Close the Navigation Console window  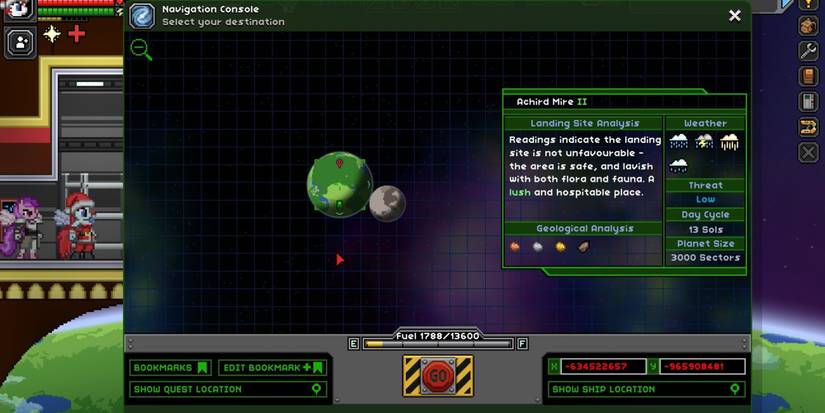(735, 16)
